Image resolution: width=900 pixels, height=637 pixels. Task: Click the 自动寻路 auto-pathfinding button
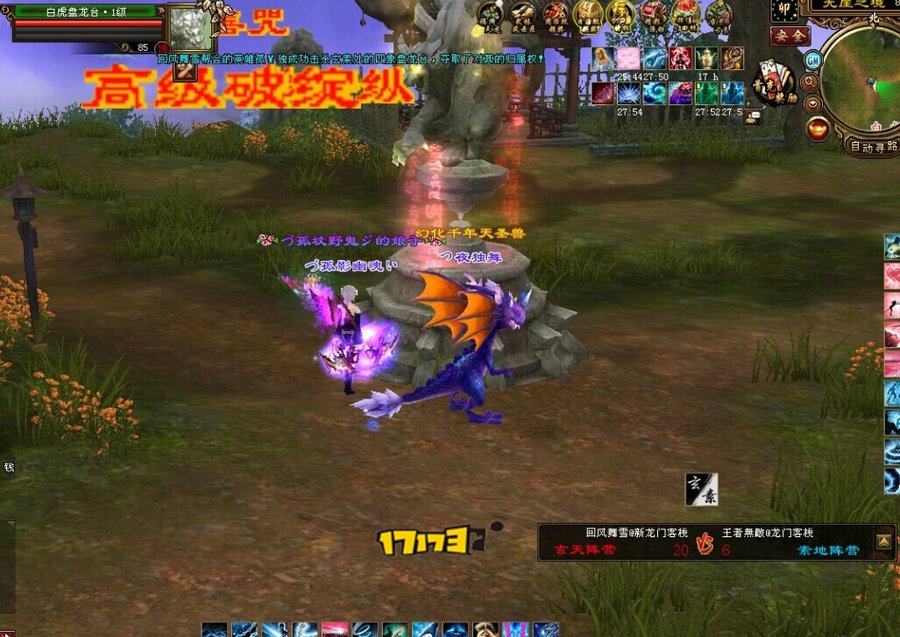(x=871, y=146)
